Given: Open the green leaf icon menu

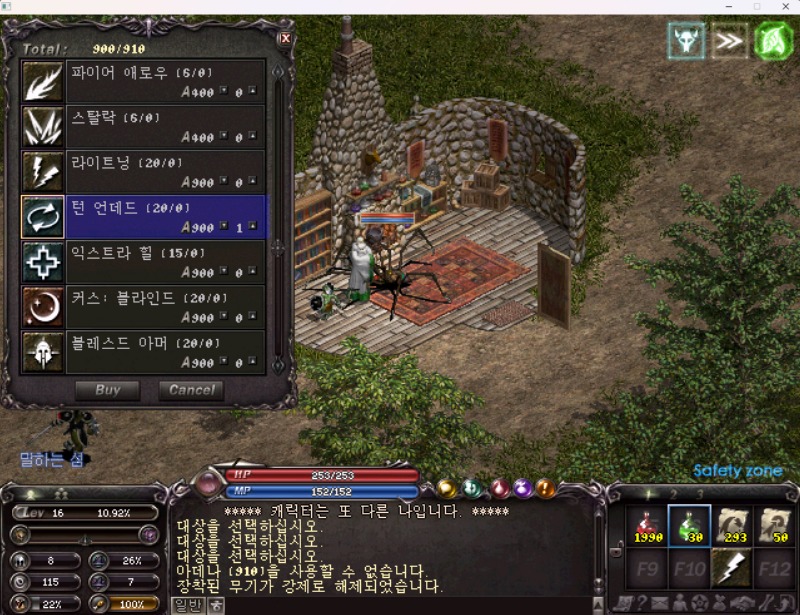Looking at the screenshot, I should coord(773,41).
